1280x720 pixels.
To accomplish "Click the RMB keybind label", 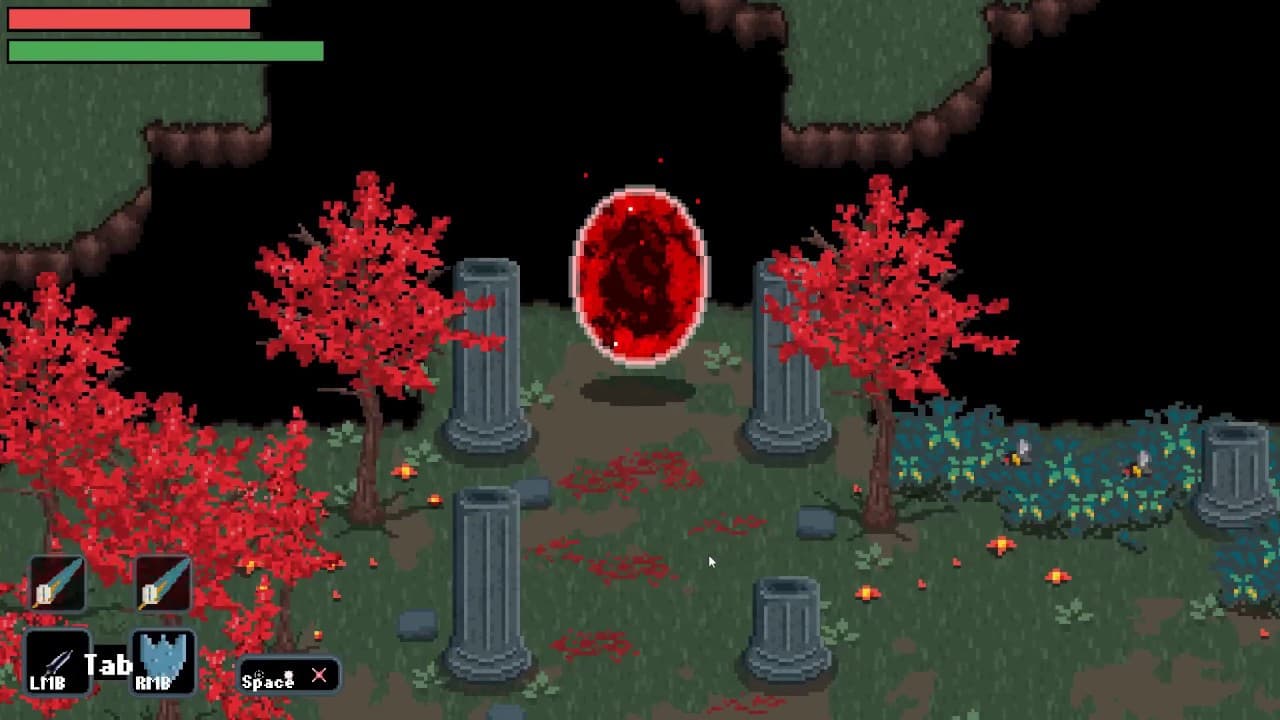I will click(152, 681).
